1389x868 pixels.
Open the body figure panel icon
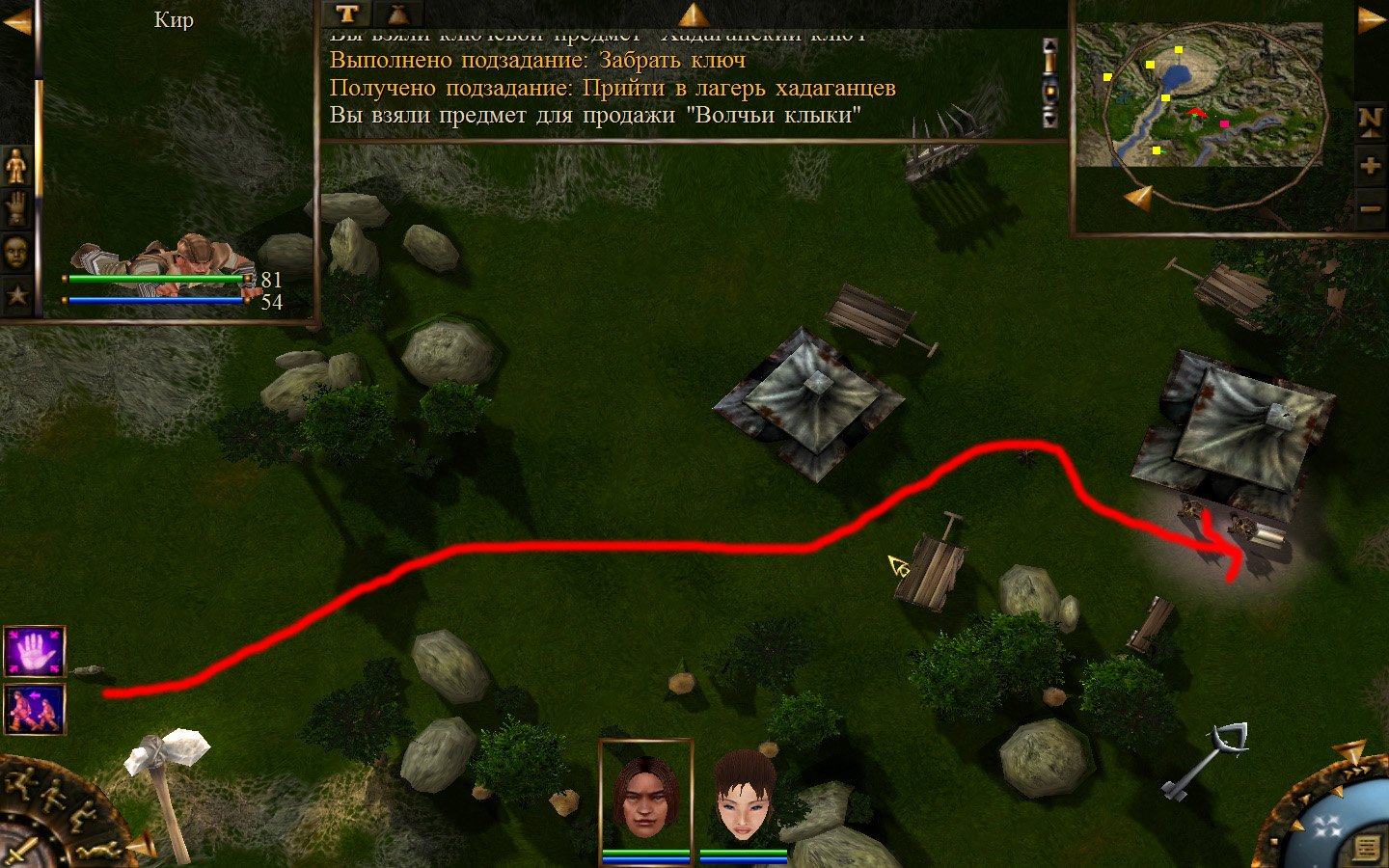point(16,166)
